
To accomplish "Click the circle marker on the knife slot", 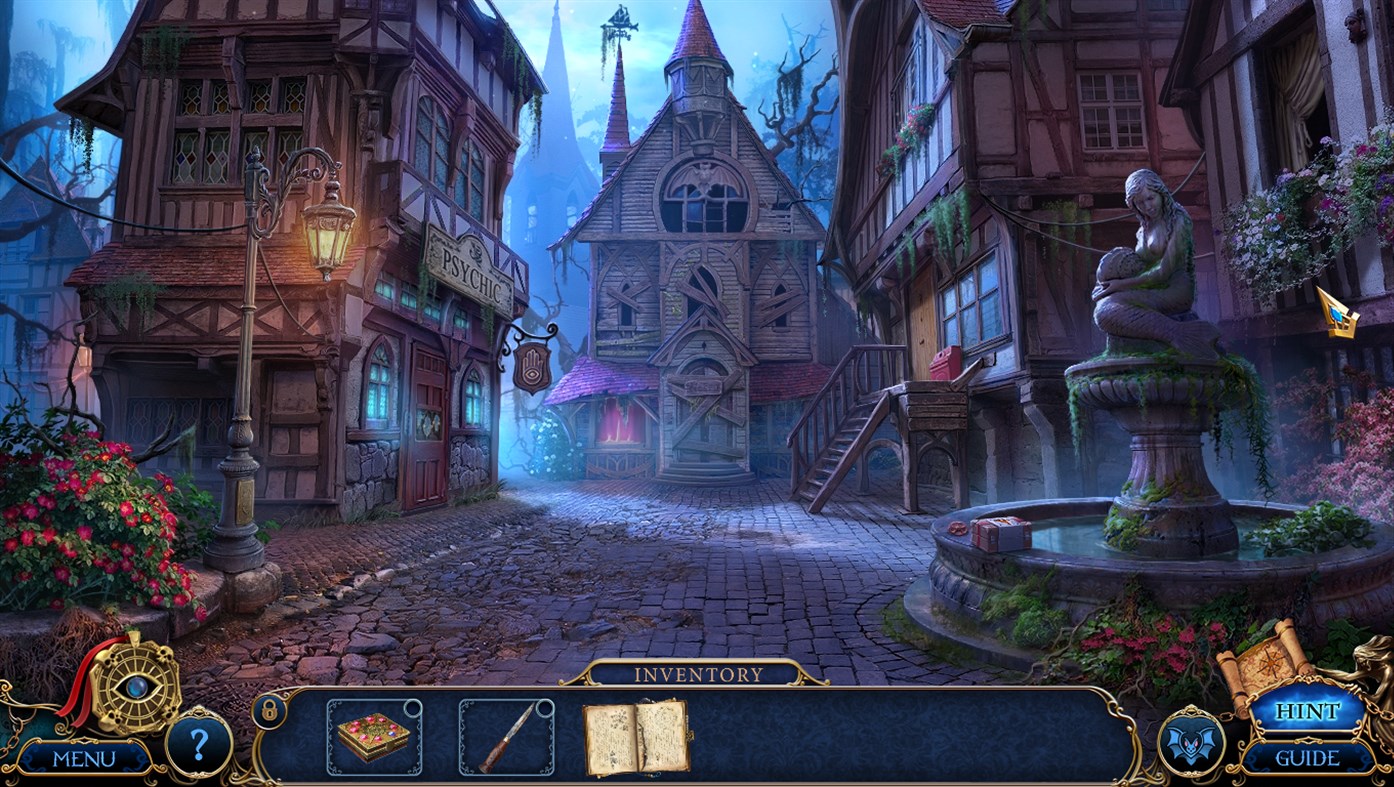I will pos(544,708).
